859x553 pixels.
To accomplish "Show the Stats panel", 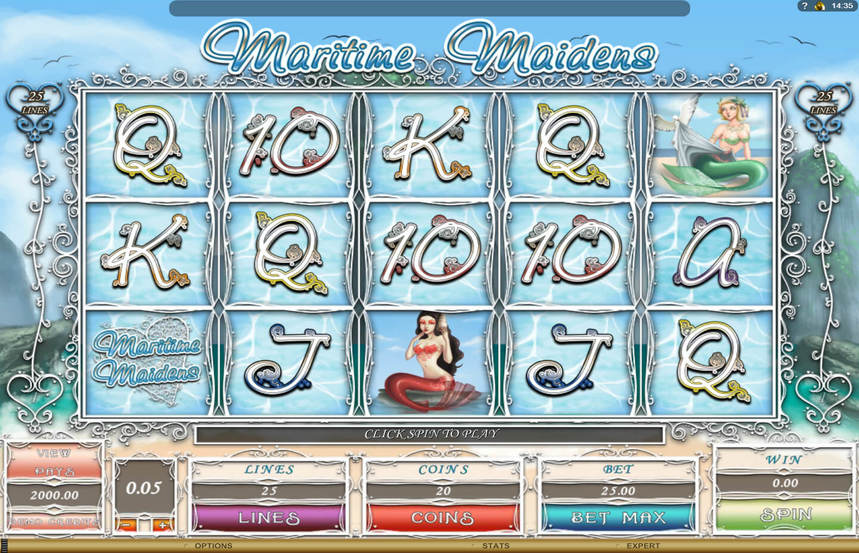I will pyautogui.click(x=495, y=546).
